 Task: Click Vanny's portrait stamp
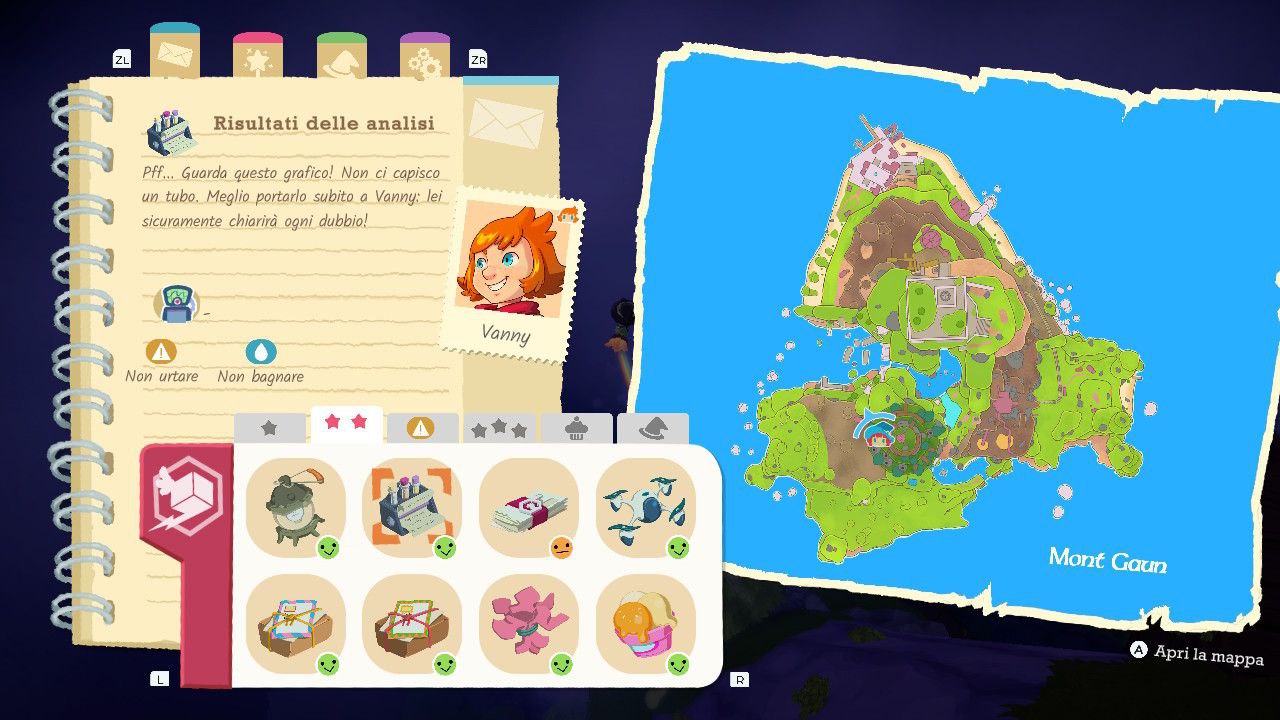[509, 270]
